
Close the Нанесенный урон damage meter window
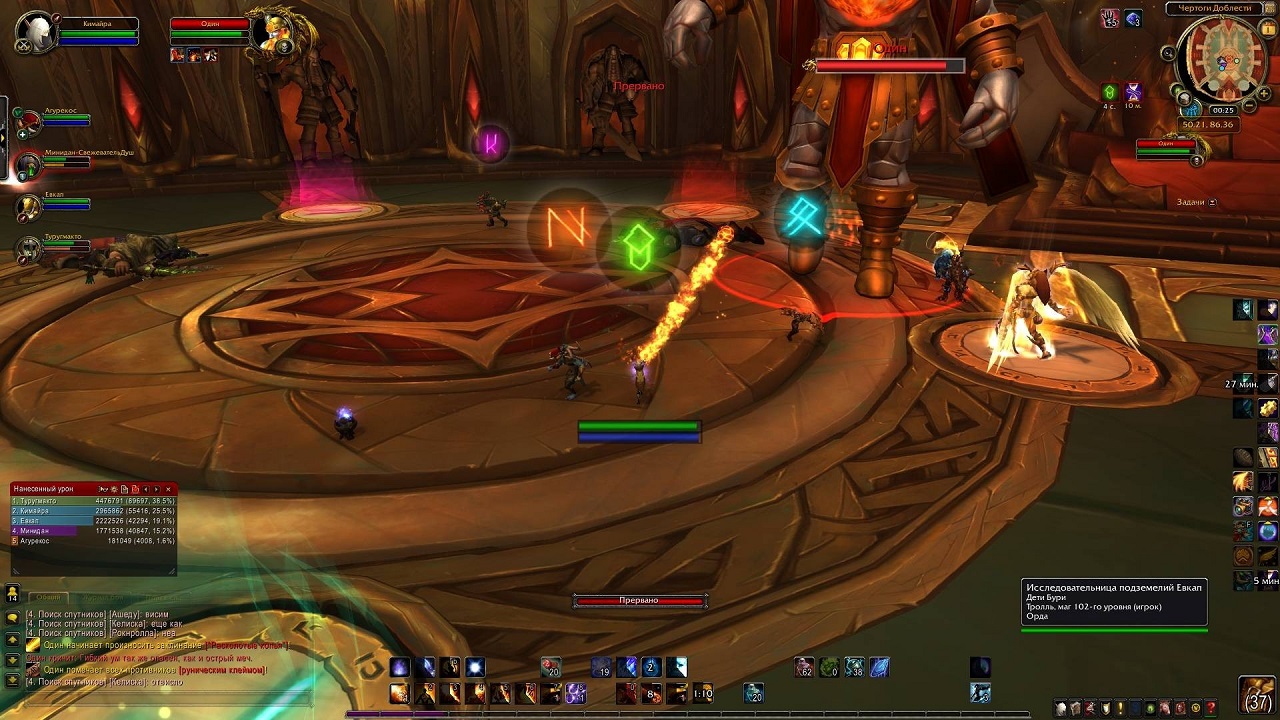(168, 489)
